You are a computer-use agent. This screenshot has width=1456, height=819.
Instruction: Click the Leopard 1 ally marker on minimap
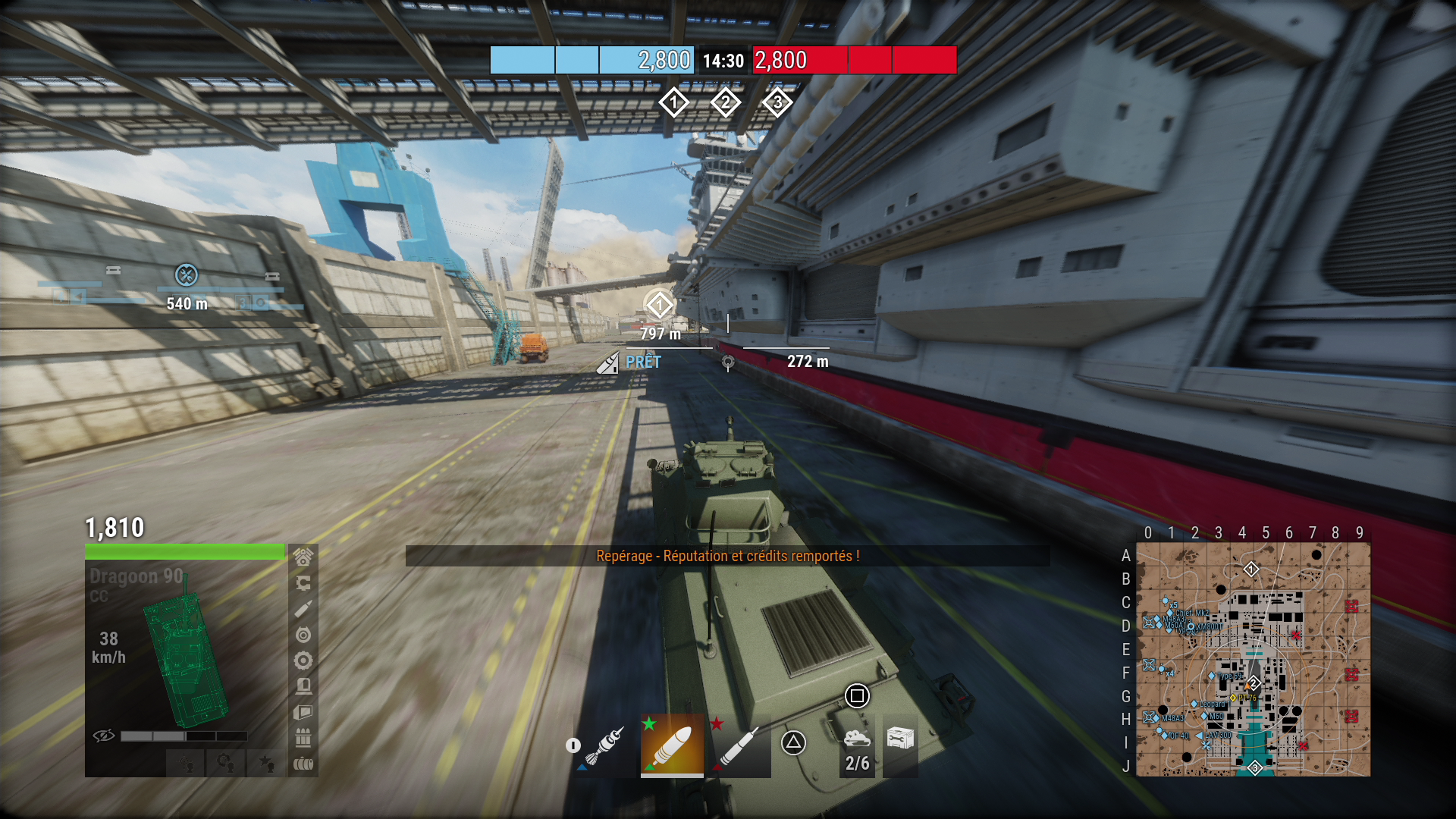pyautogui.click(x=1194, y=704)
